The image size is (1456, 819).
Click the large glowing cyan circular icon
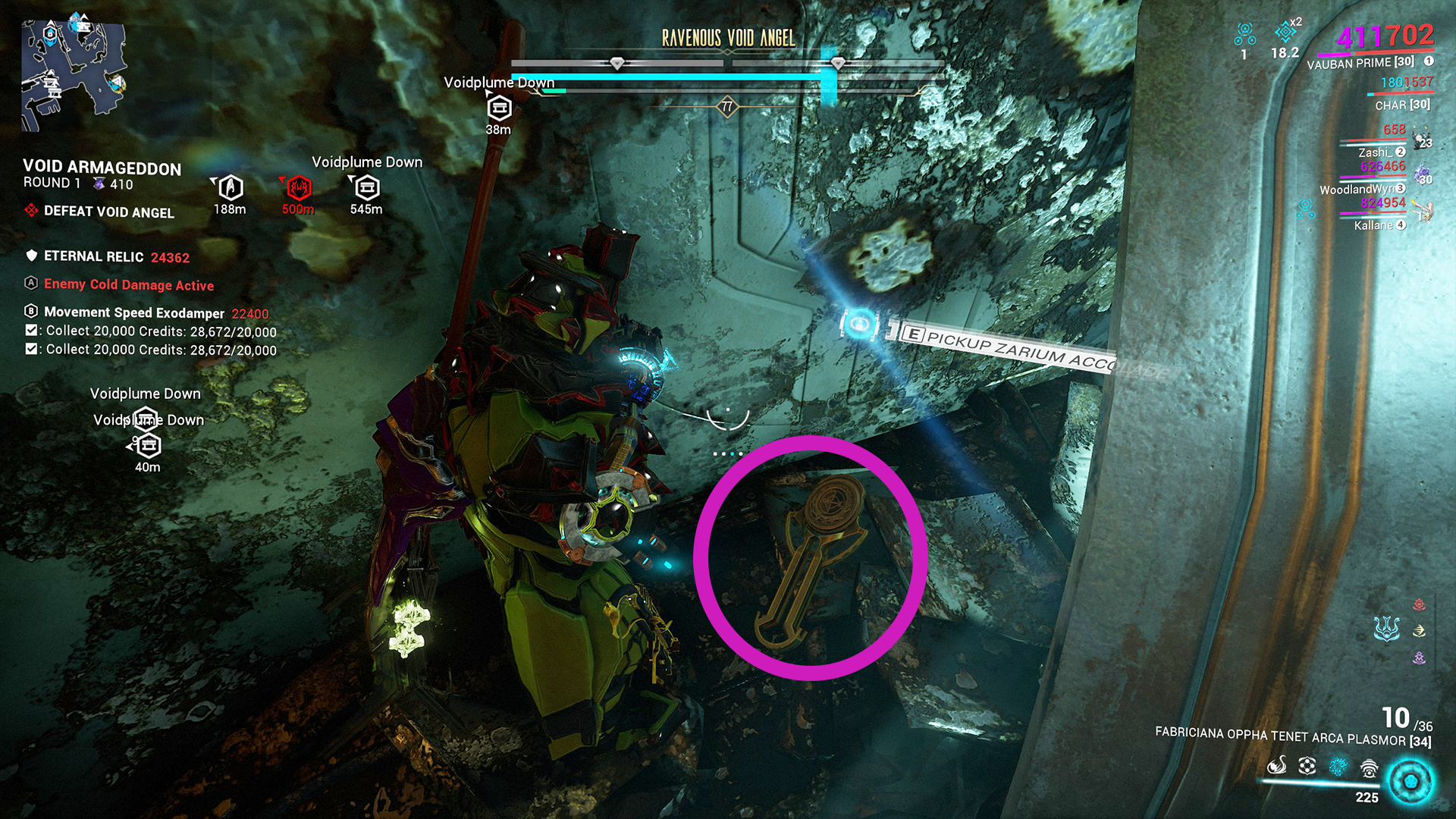pyautogui.click(x=1410, y=781)
